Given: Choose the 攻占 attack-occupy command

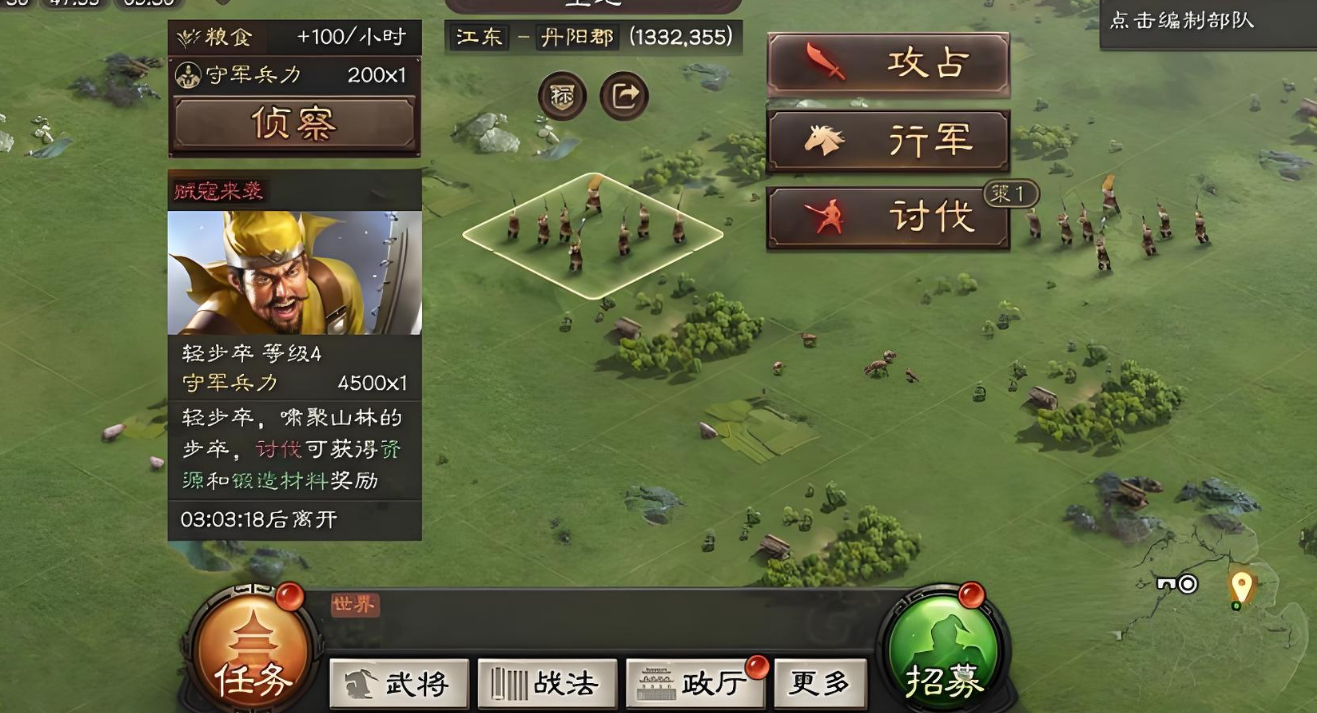Looking at the screenshot, I should pyautogui.click(x=888, y=64).
